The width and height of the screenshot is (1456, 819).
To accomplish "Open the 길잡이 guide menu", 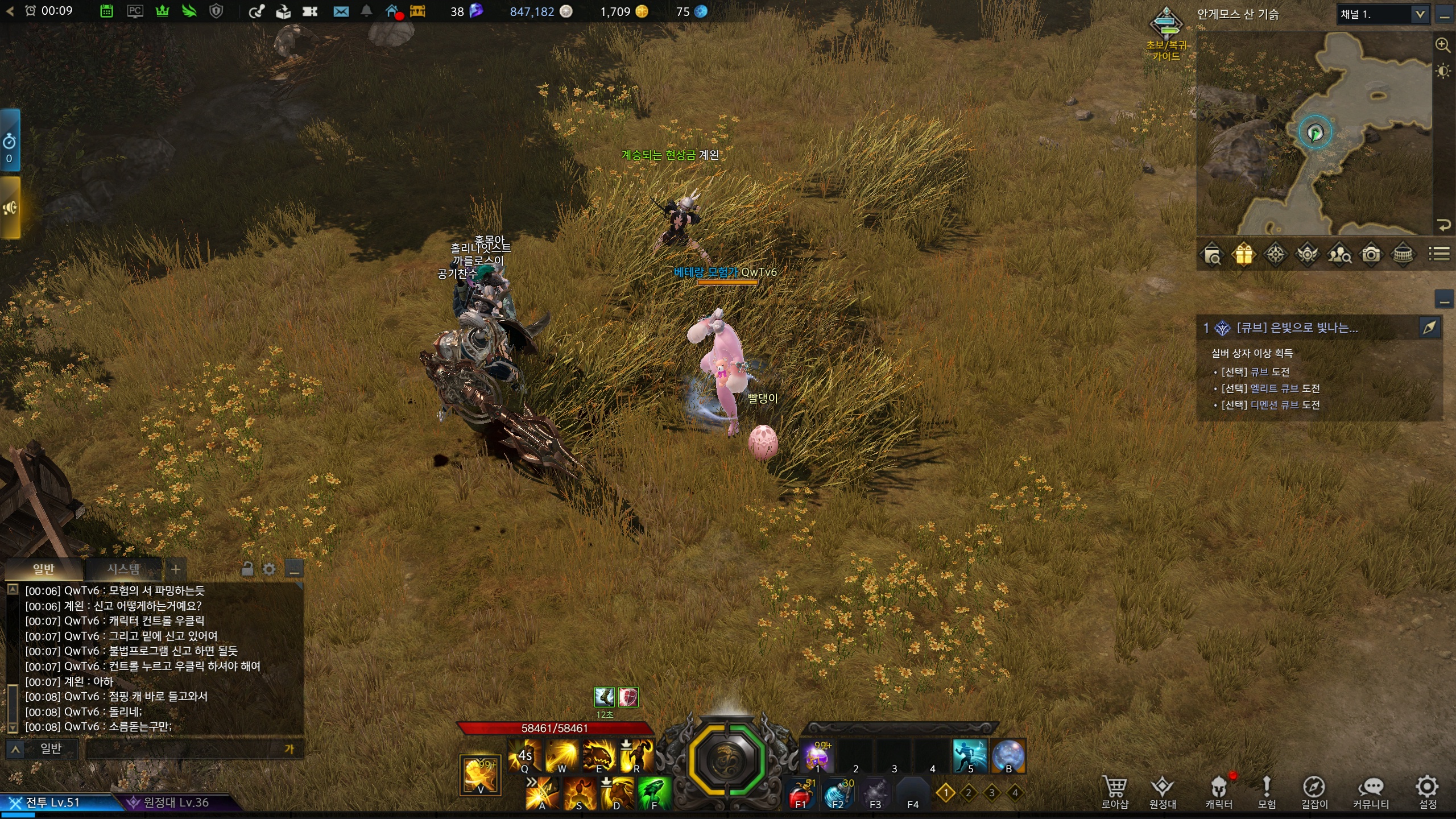I will click(1314, 792).
